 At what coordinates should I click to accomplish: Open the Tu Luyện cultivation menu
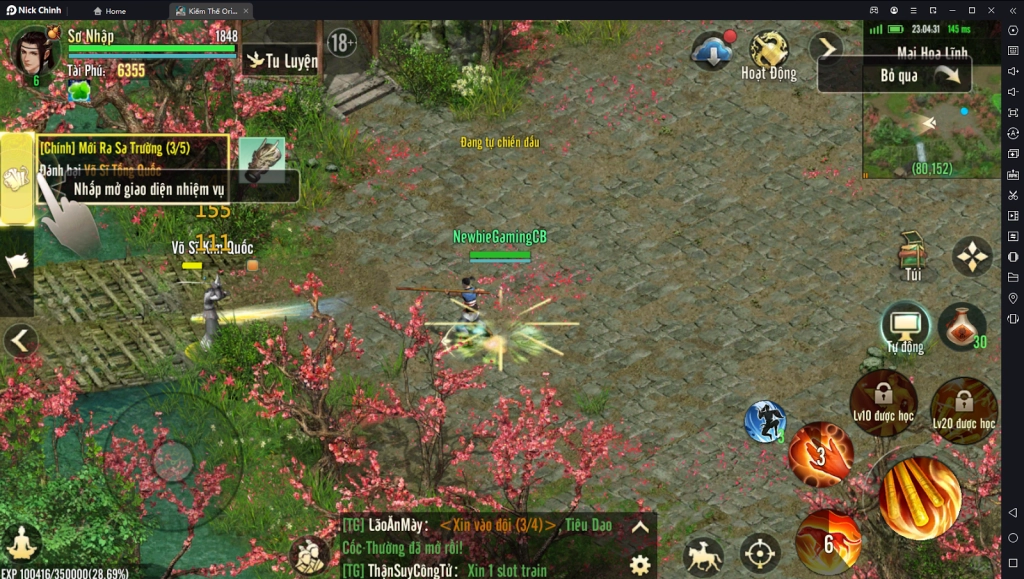pyautogui.click(x=282, y=61)
